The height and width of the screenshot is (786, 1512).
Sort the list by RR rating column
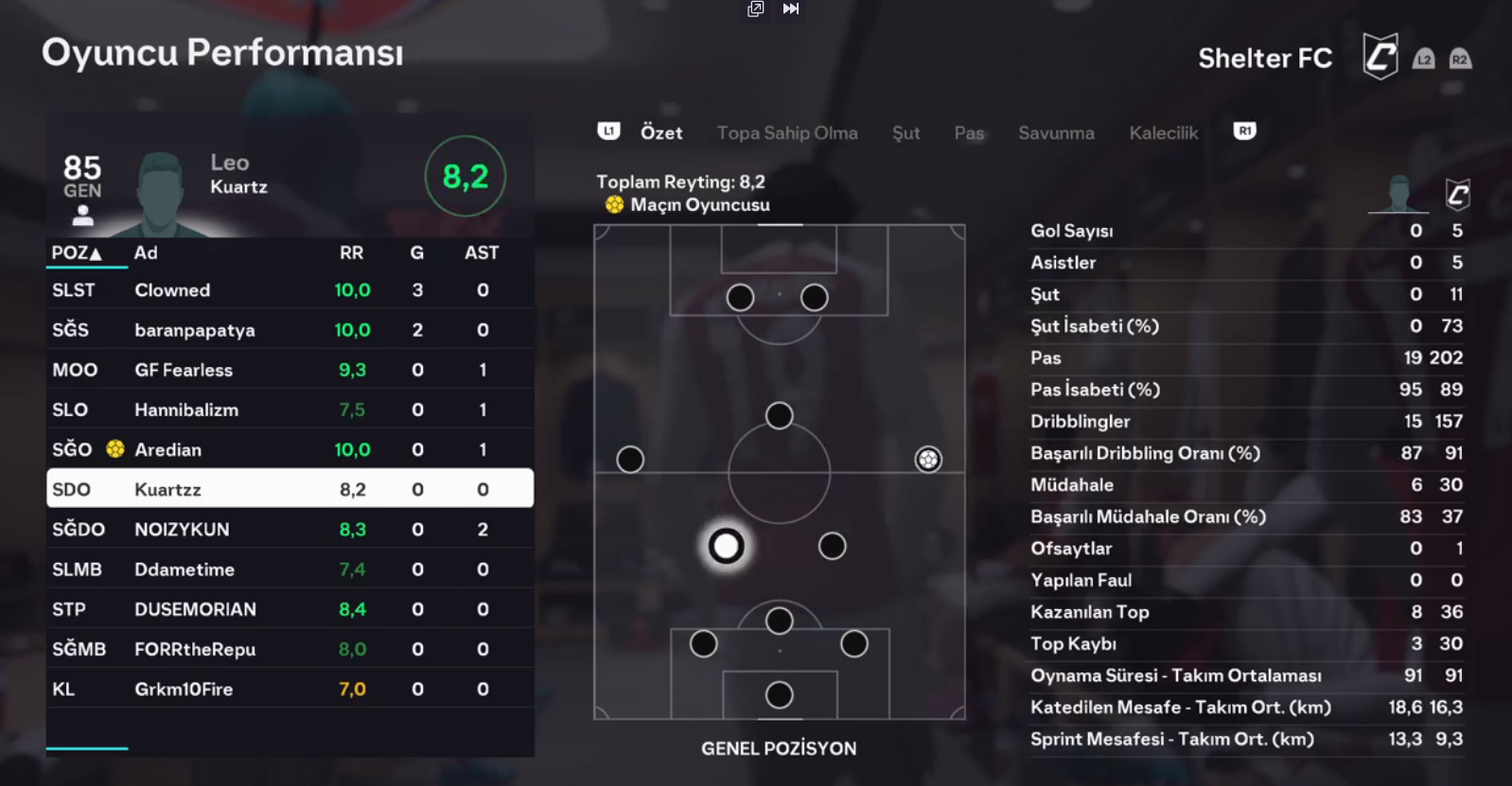tap(351, 253)
